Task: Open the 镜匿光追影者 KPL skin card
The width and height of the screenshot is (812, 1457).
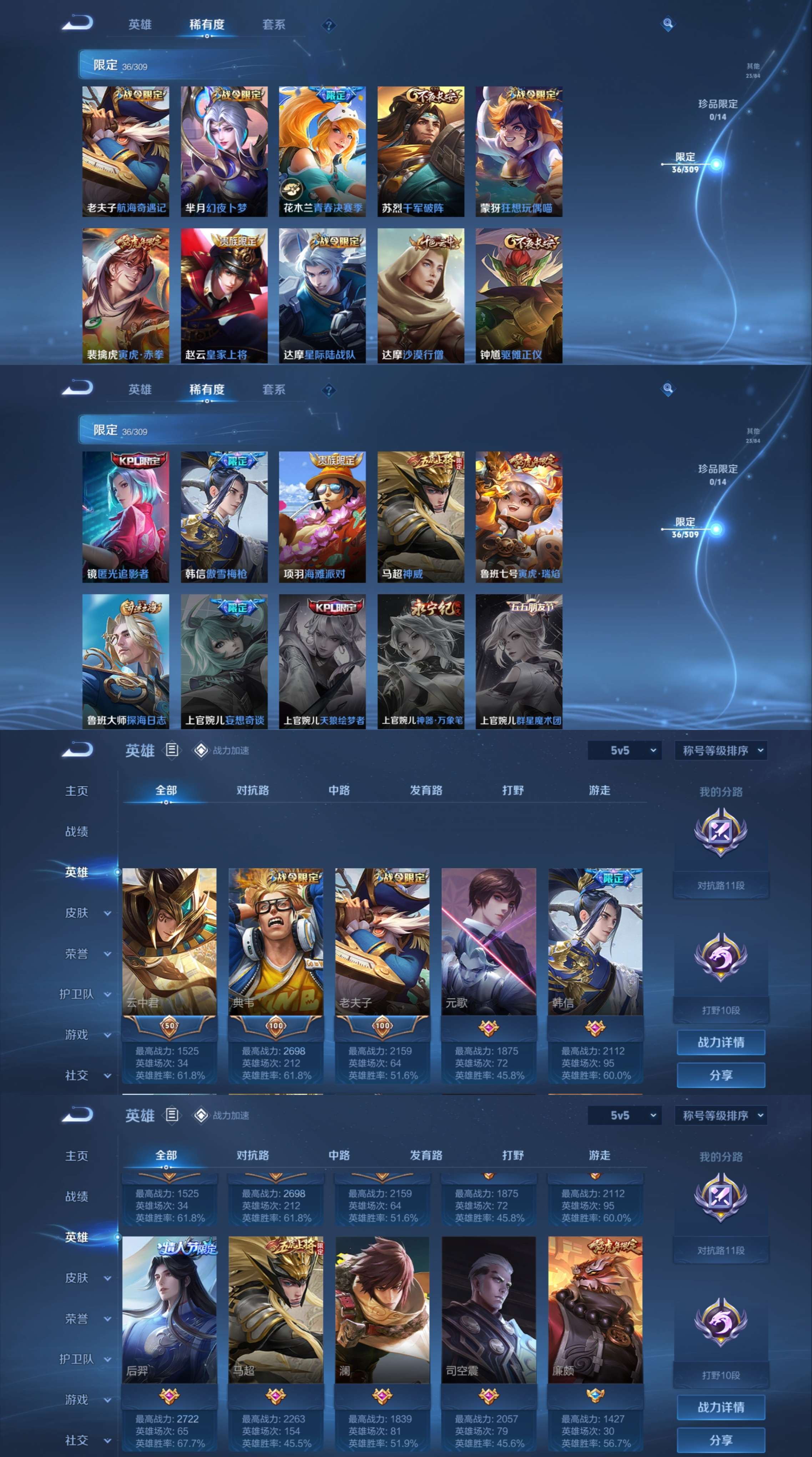Action: pos(126,516)
